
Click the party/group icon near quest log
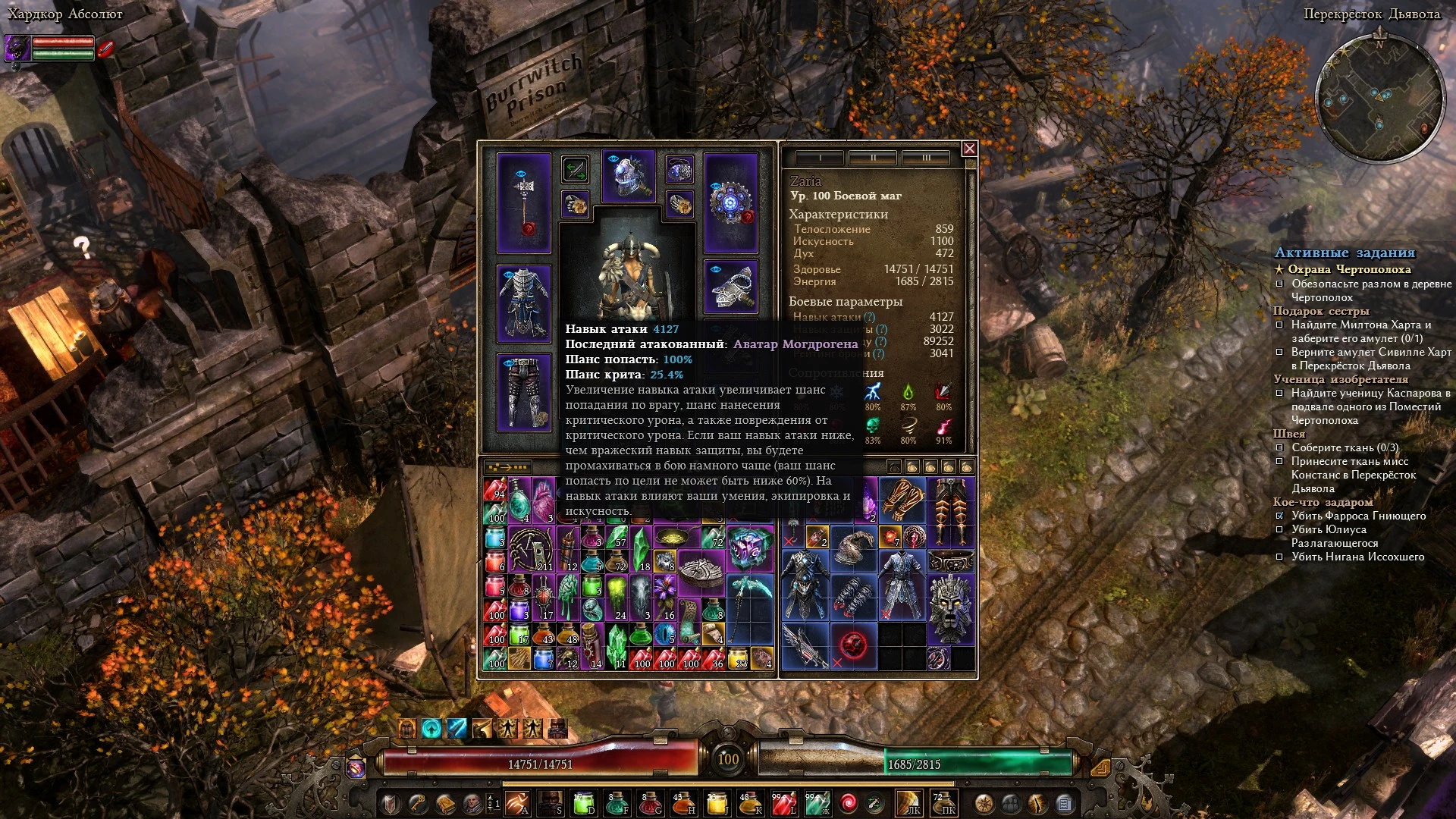point(1010,802)
